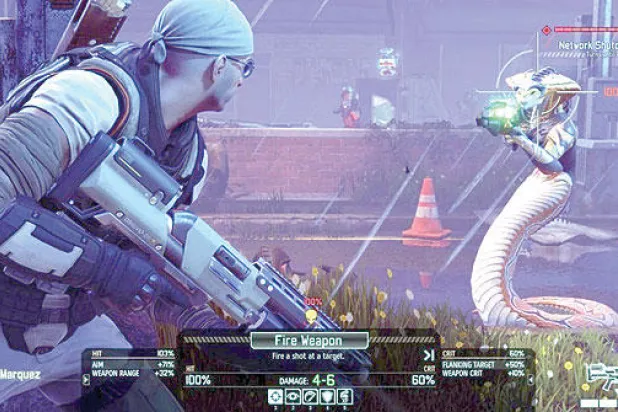
Task: Select the Fire Weapon crosshair ability
Action: (276, 397)
